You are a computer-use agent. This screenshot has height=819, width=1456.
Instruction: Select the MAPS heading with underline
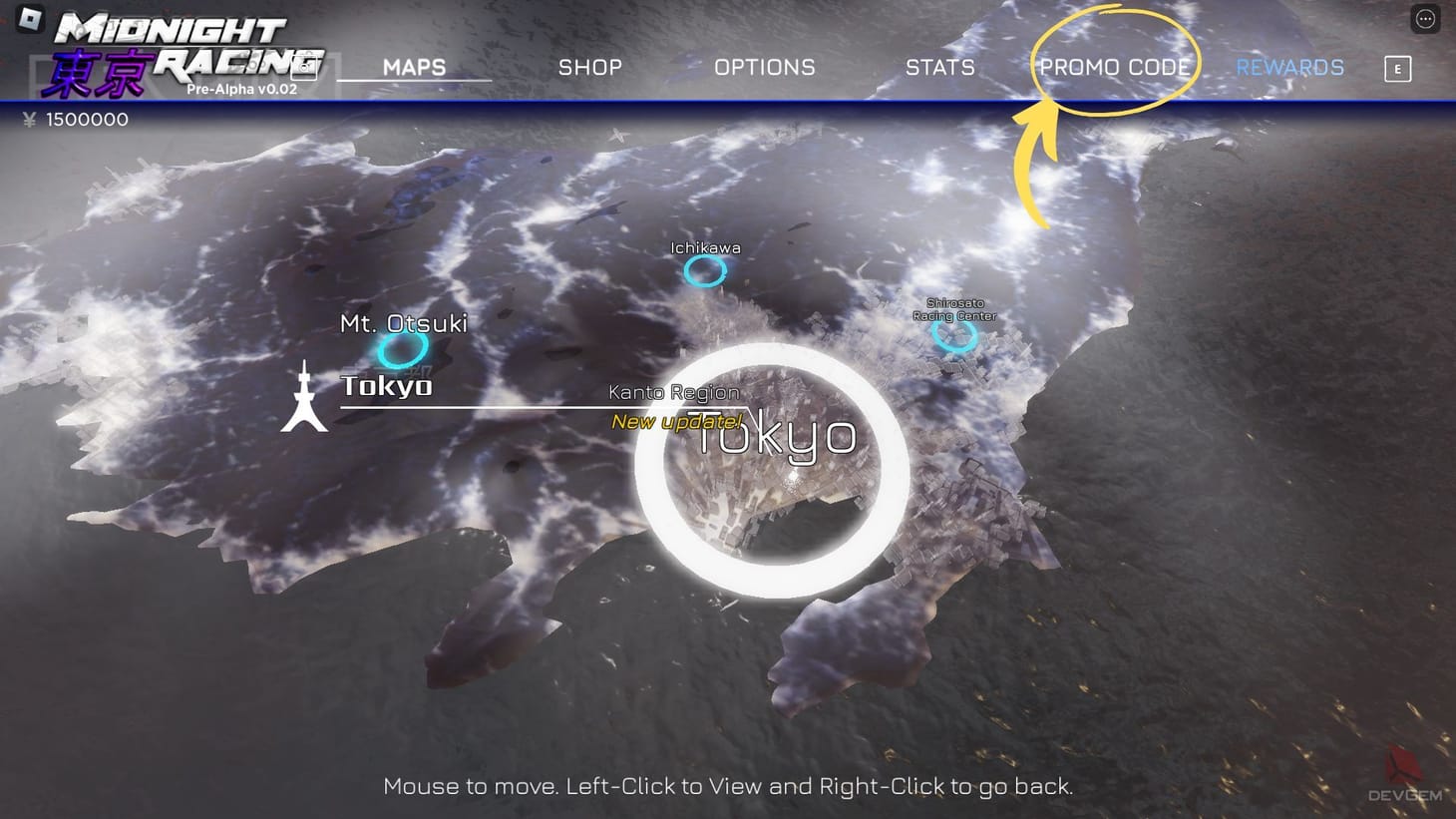point(415,67)
